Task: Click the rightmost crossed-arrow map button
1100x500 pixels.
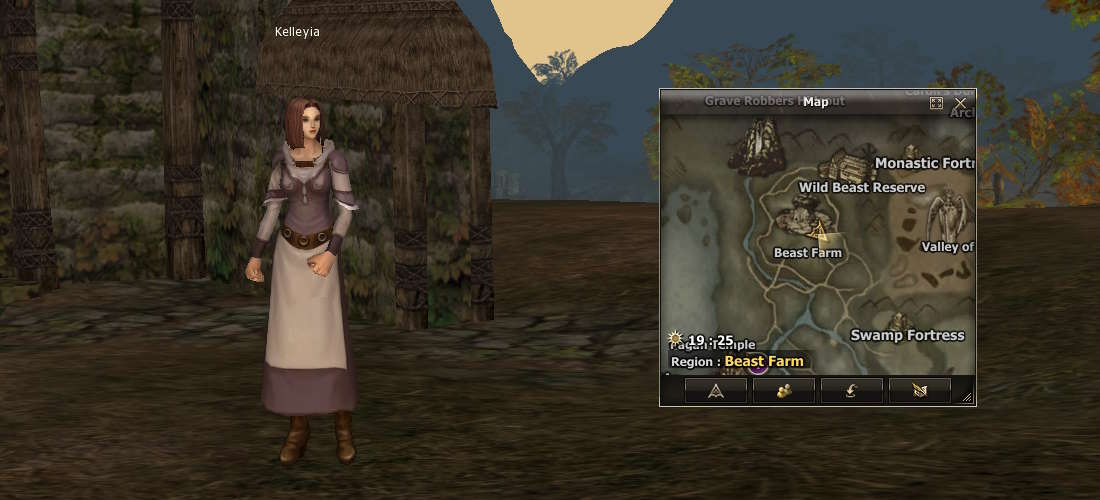Action: [x=920, y=391]
